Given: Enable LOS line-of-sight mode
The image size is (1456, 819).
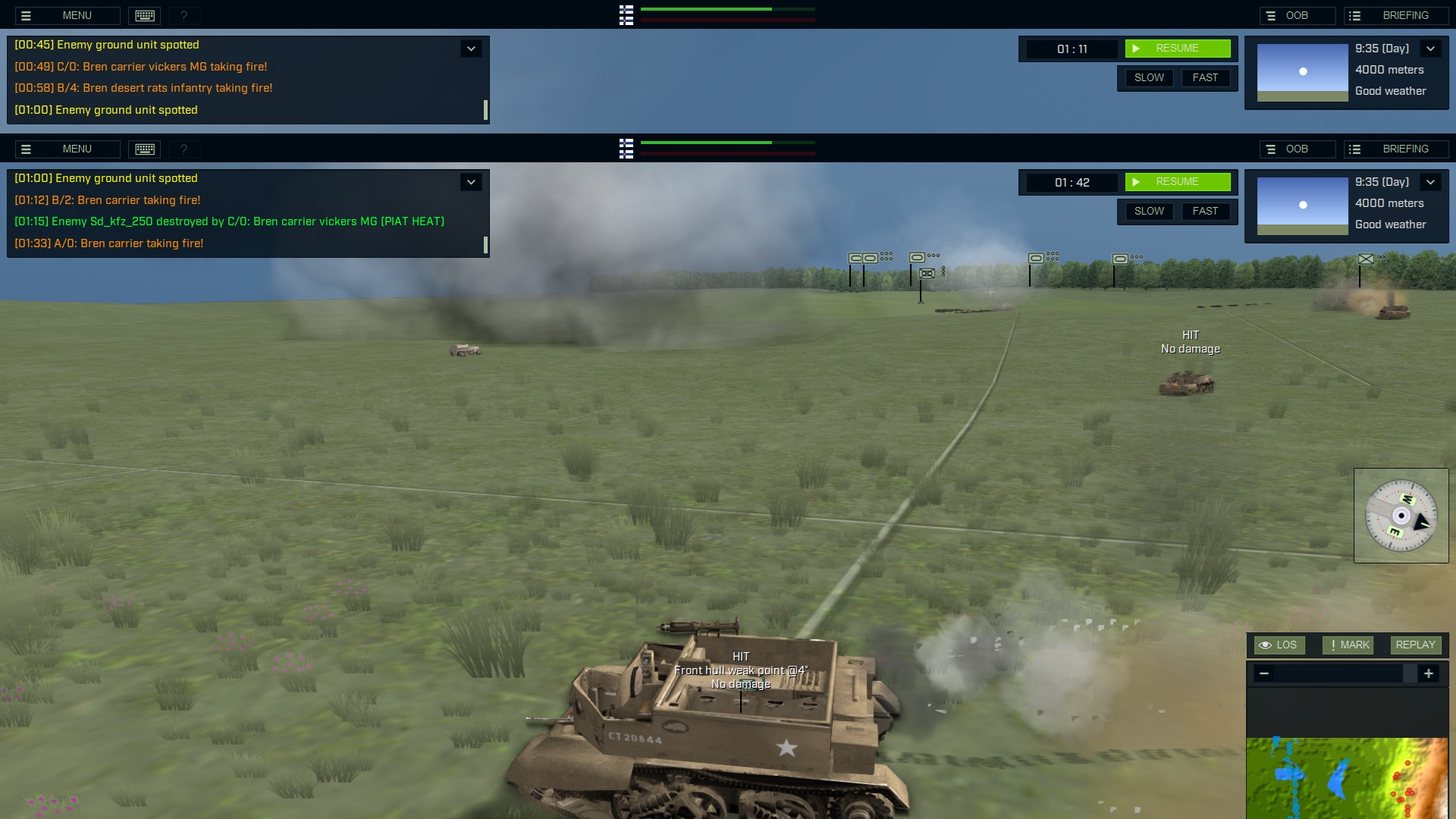Looking at the screenshot, I should (x=1280, y=645).
